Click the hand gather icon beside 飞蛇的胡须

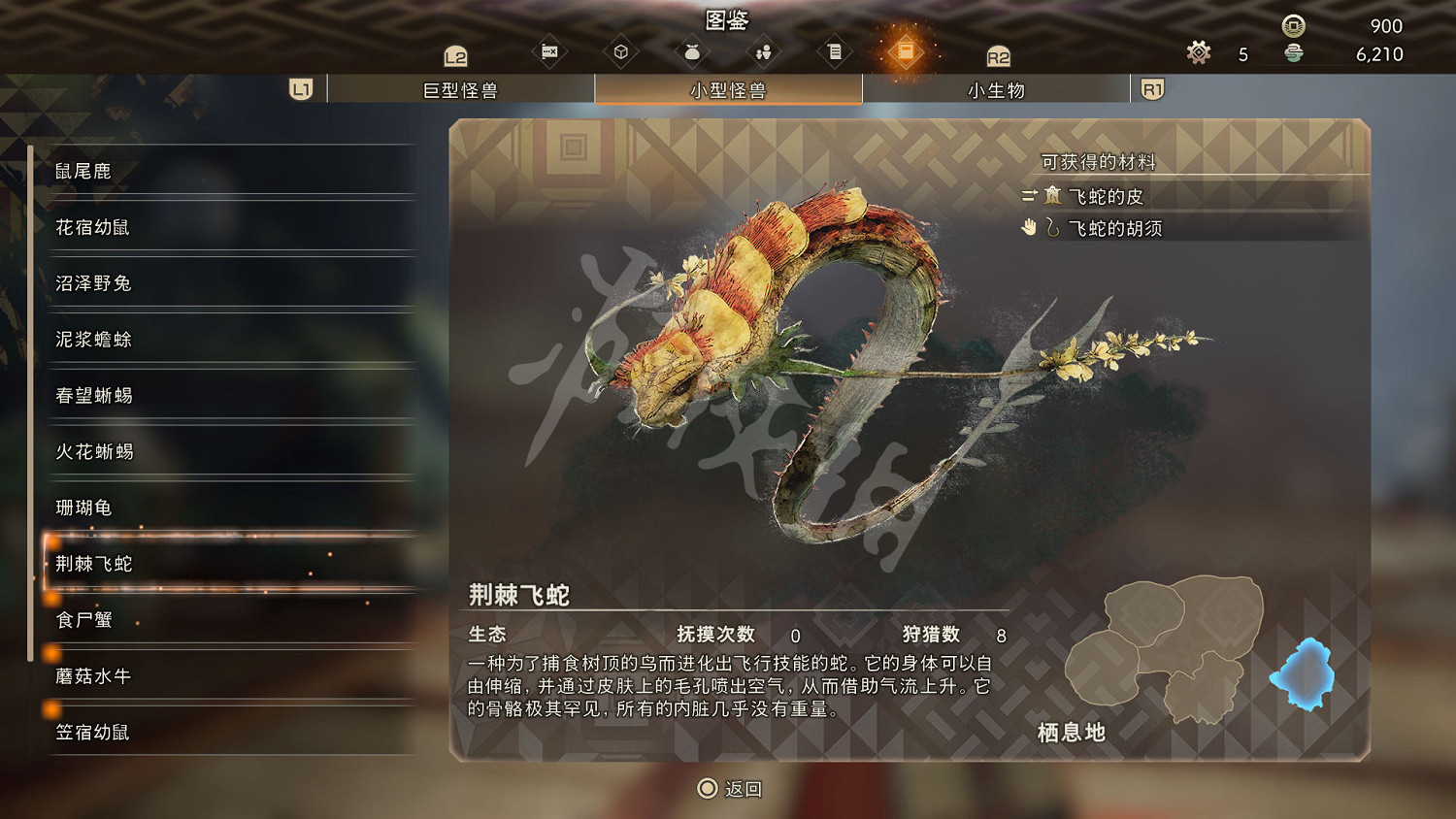[1030, 228]
